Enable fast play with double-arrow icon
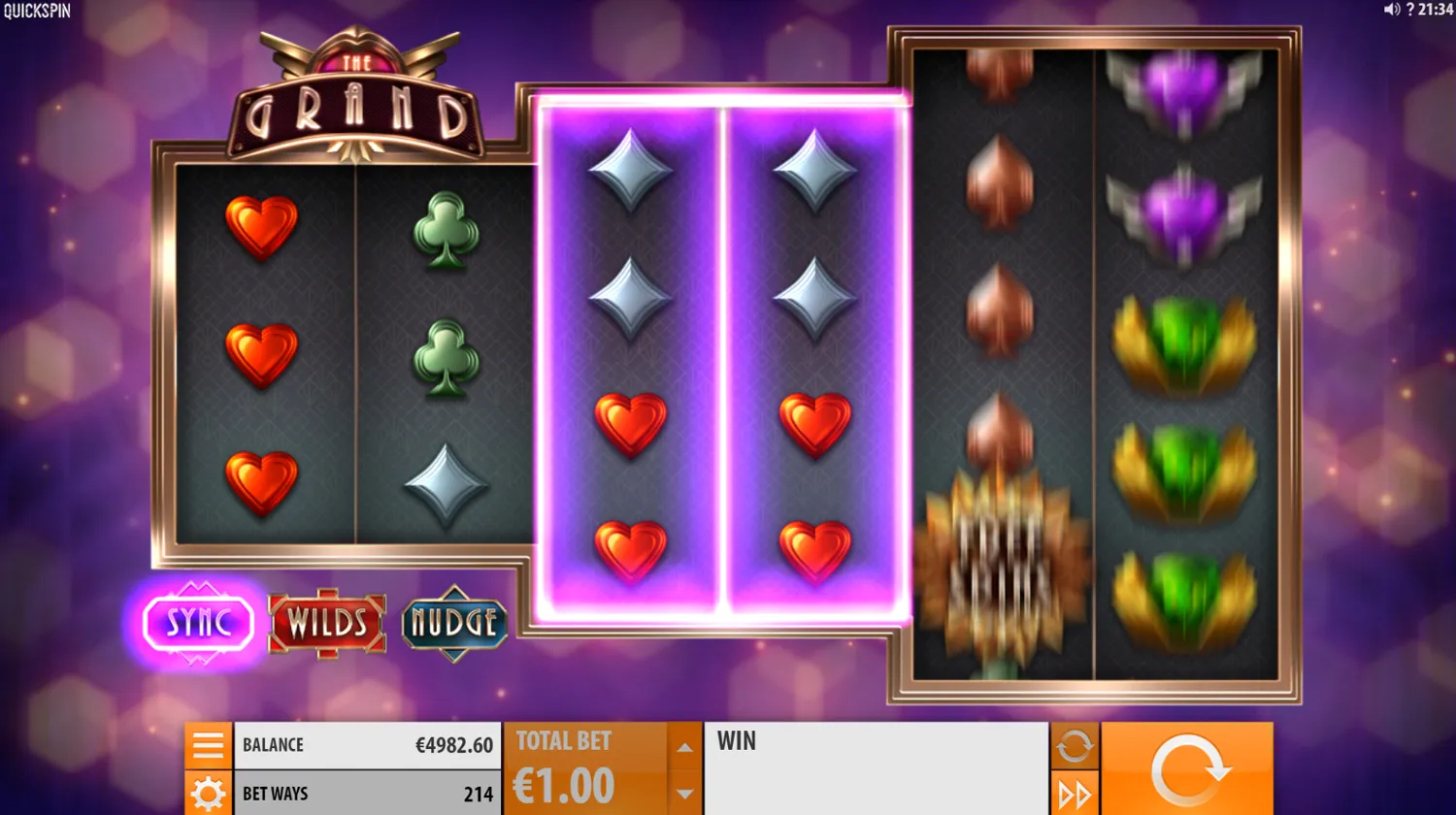The width and height of the screenshot is (1456, 815). (x=1074, y=794)
